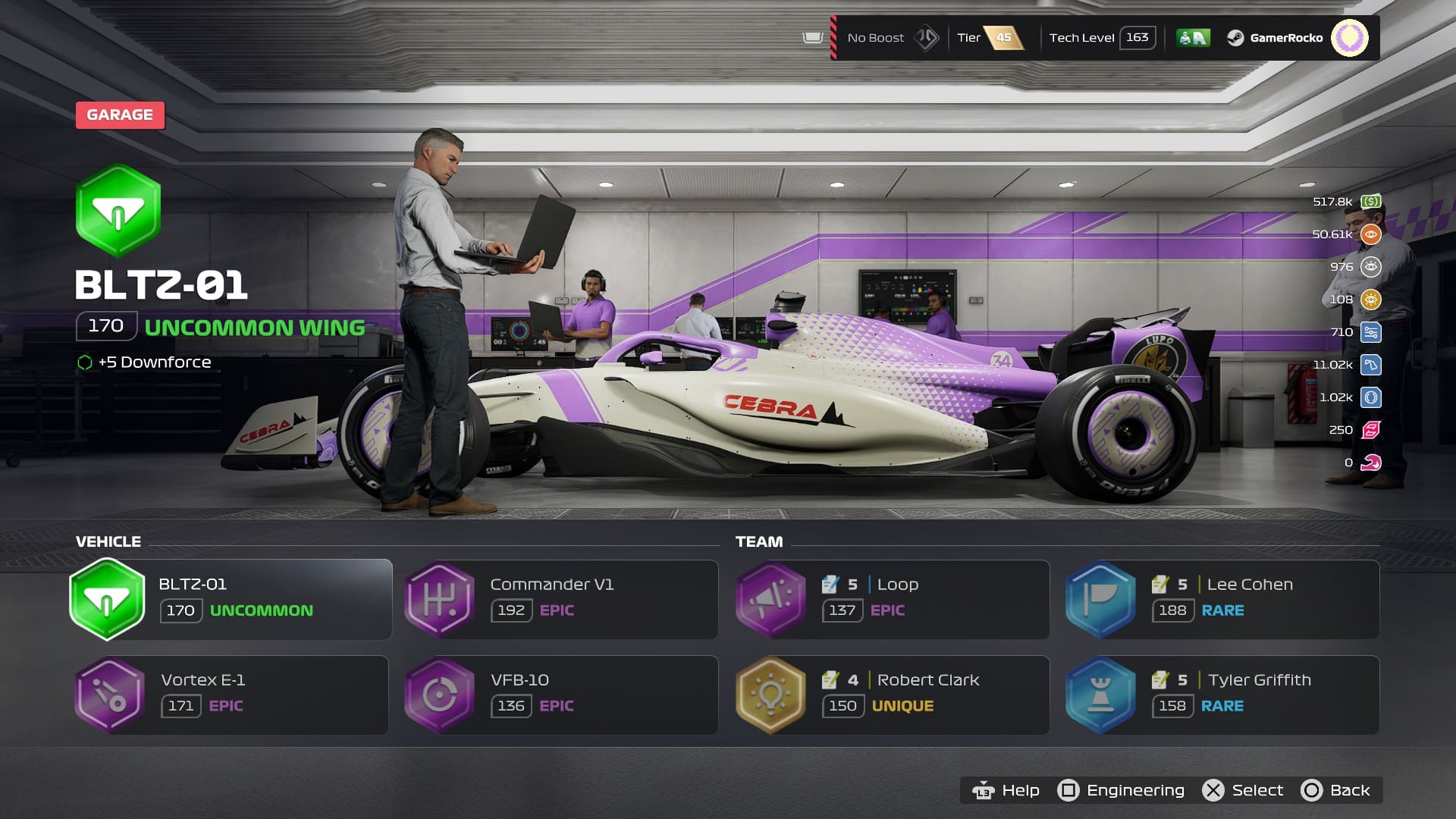Select team member Robert Clark
This screenshot has width=1456, height=819.
point(893,695)
